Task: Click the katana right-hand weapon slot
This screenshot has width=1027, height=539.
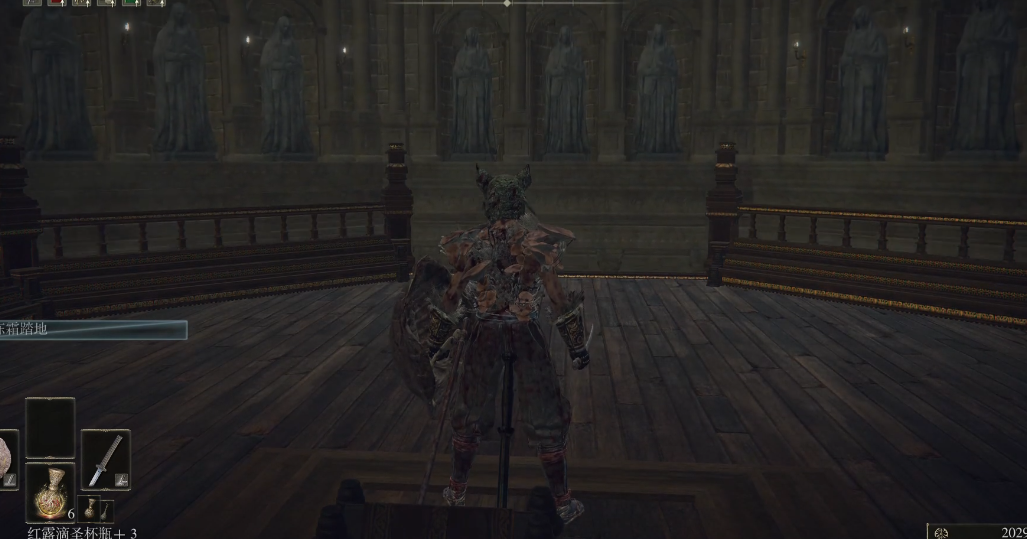Action: pyautogui.click(x=105, y=460)
